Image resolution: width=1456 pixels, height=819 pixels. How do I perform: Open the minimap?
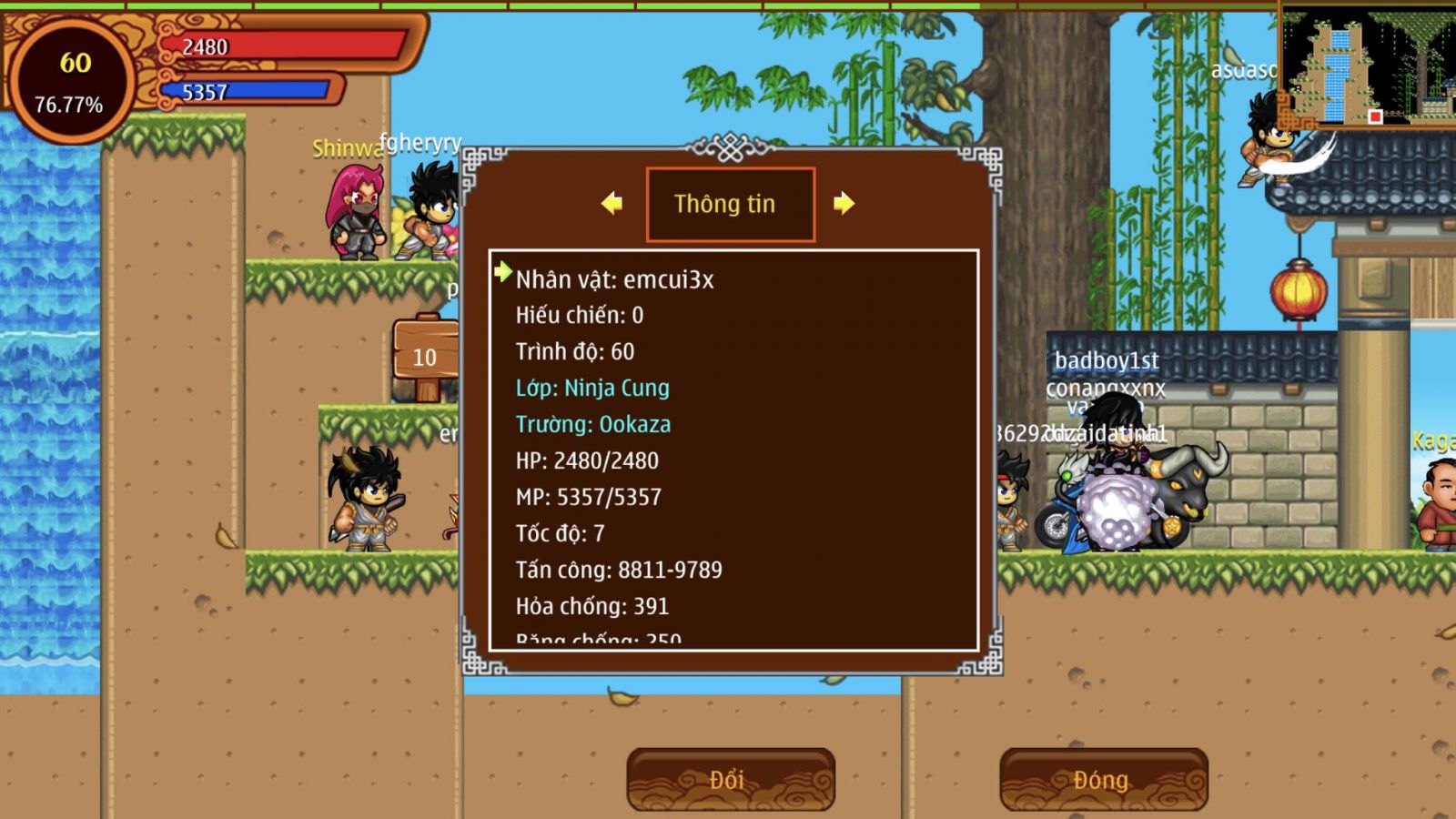pyautogui.click(x=1367, y=62)
